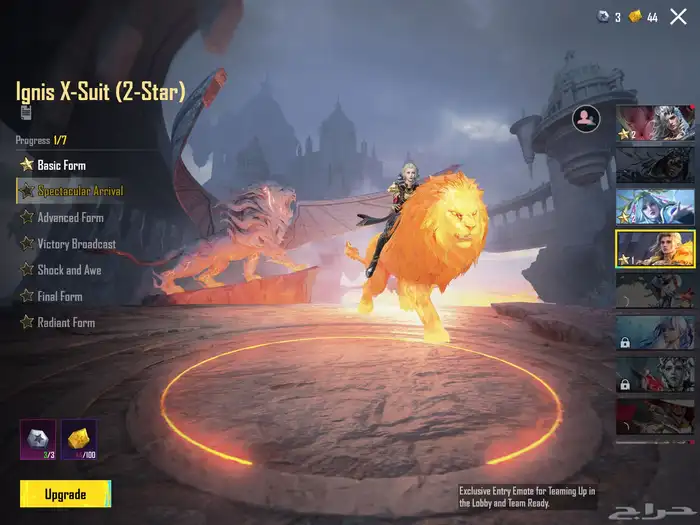Click the silver star stone material slot

click(x=38, y=439)
